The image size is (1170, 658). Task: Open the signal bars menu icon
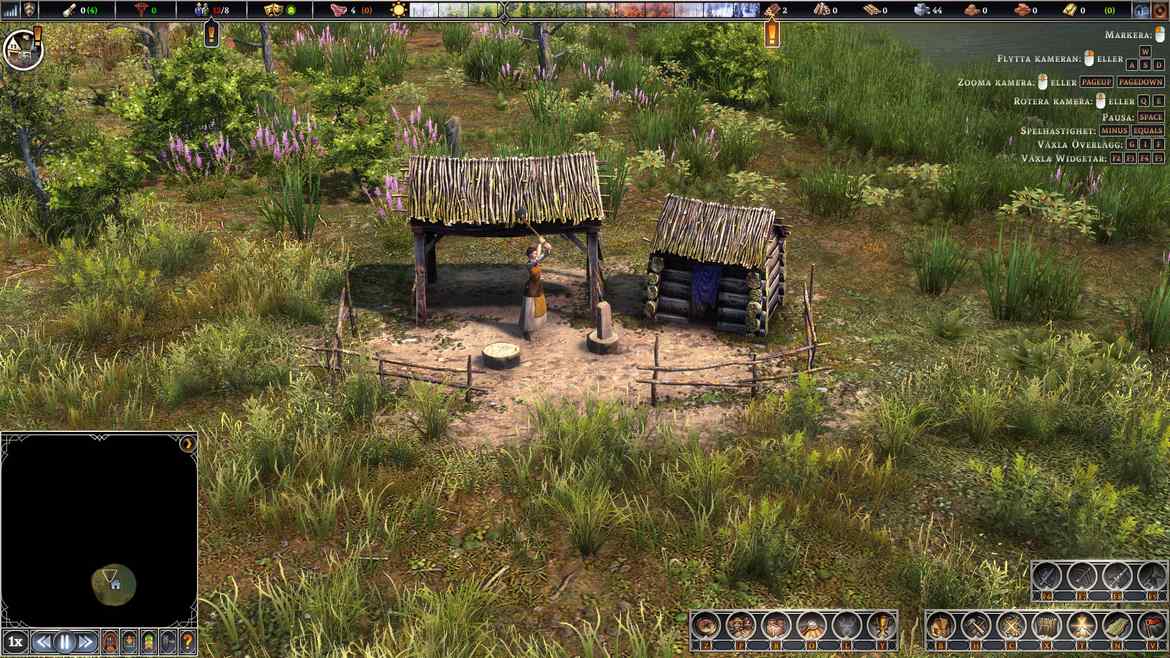point(12,10)
